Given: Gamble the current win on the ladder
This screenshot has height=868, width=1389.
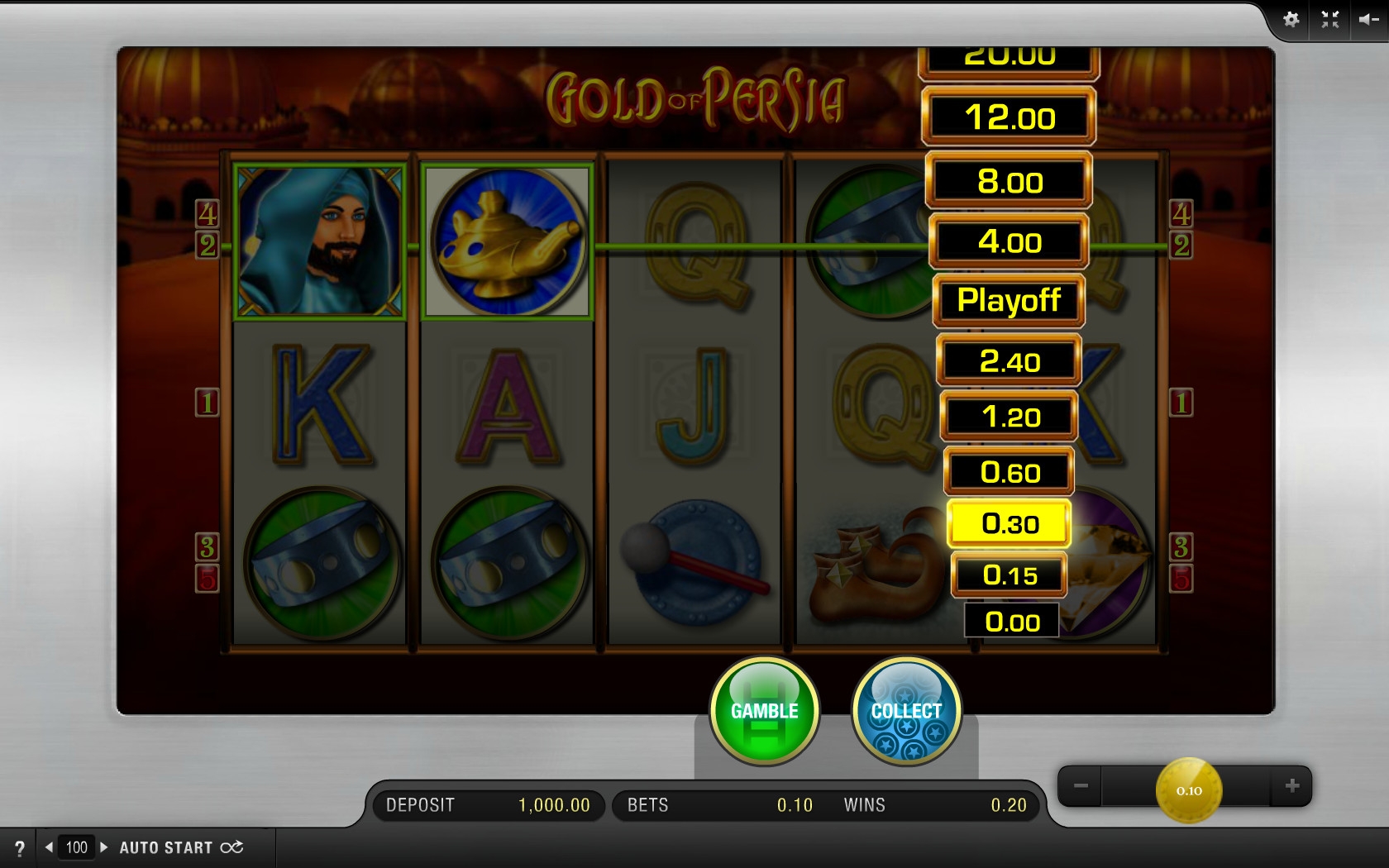Looking at the screenshot, I should (764, 711).
